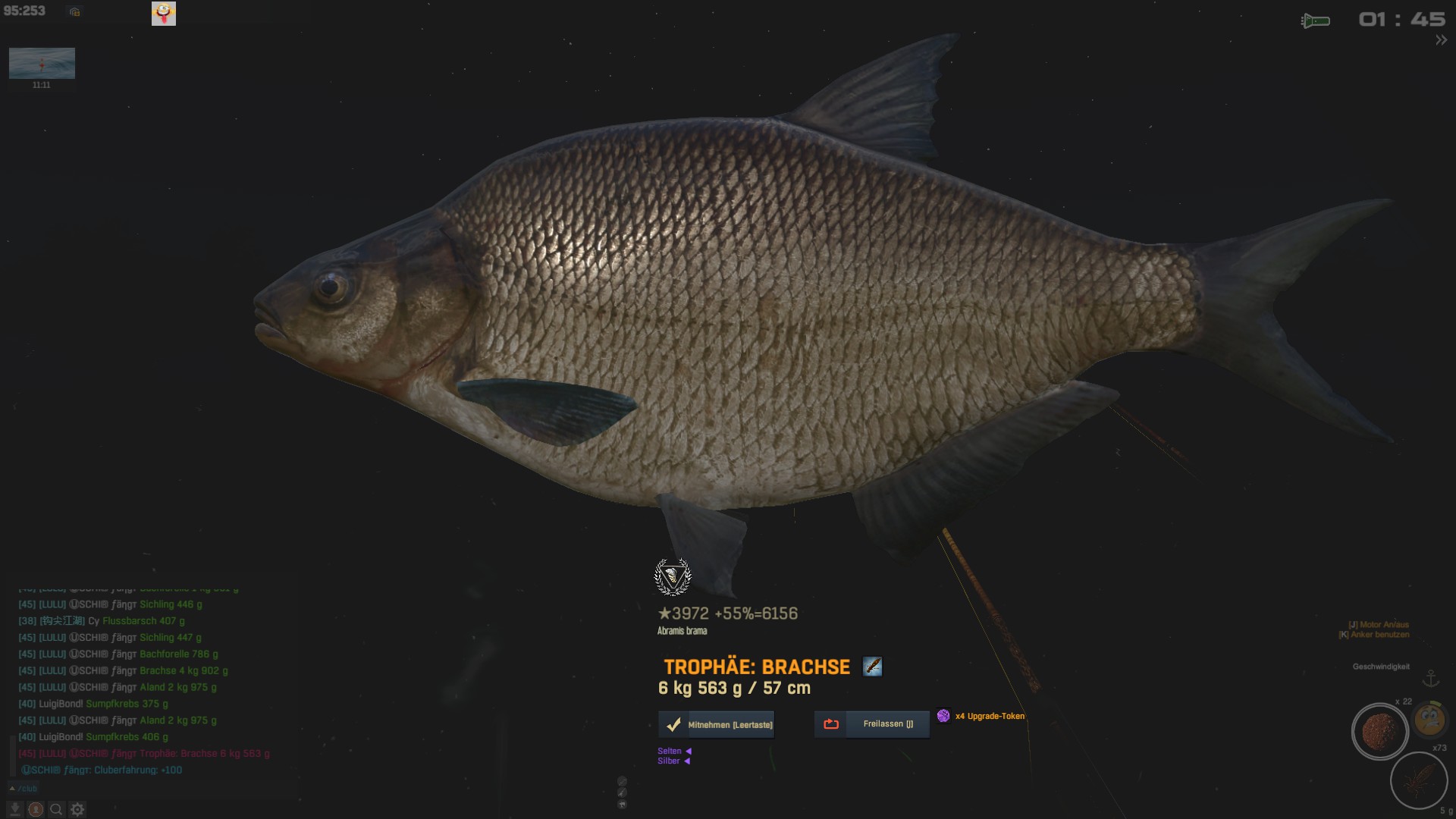Click the anchor icon
Image resolution: width=1456 pixels, height=819 pixels.
(x=1431, y=677)
